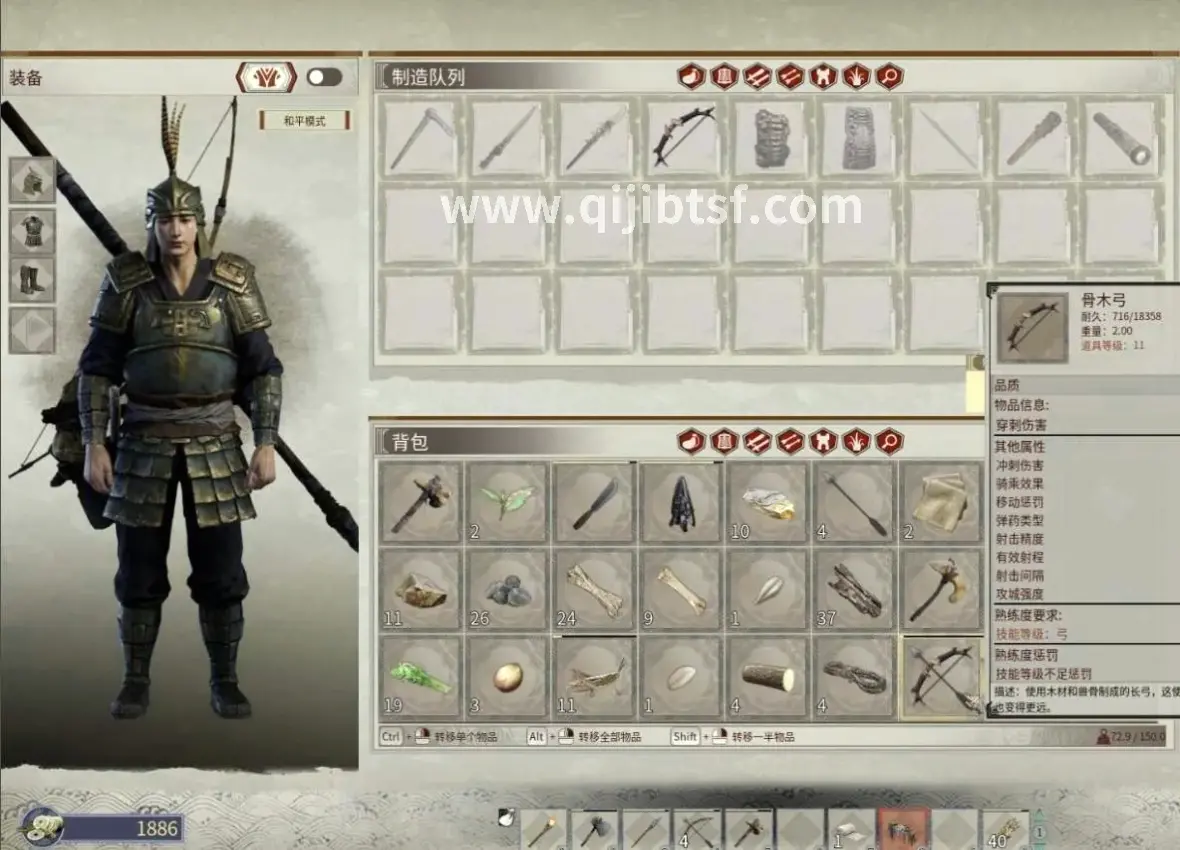The width and height of the screenshot is (1180, 850).
Task: Pick the black arrowhead item in backpack
Action: click(x=681, y=502)
